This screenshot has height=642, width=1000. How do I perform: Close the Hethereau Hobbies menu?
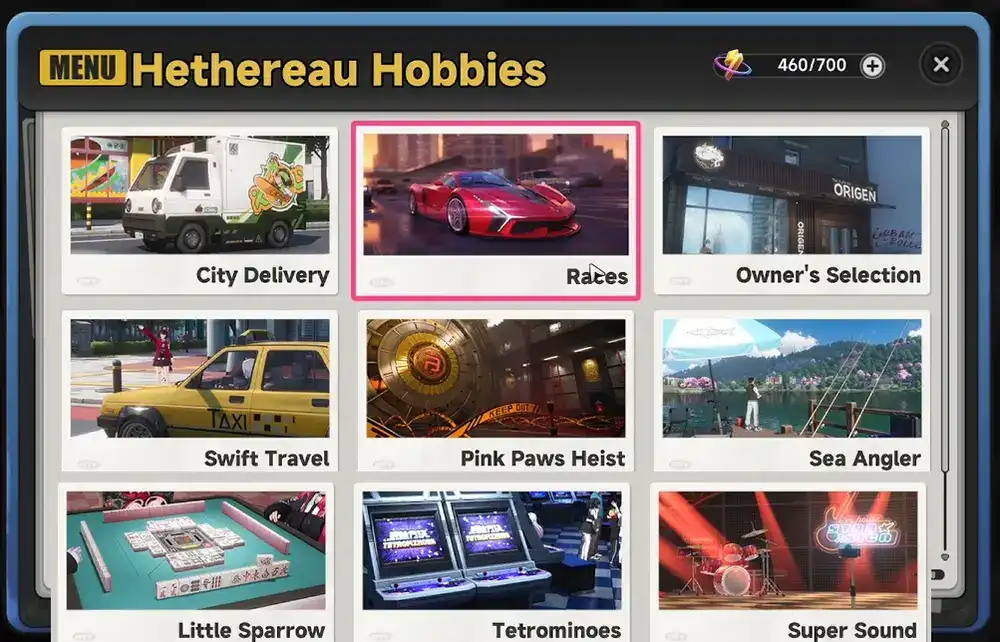941,65
